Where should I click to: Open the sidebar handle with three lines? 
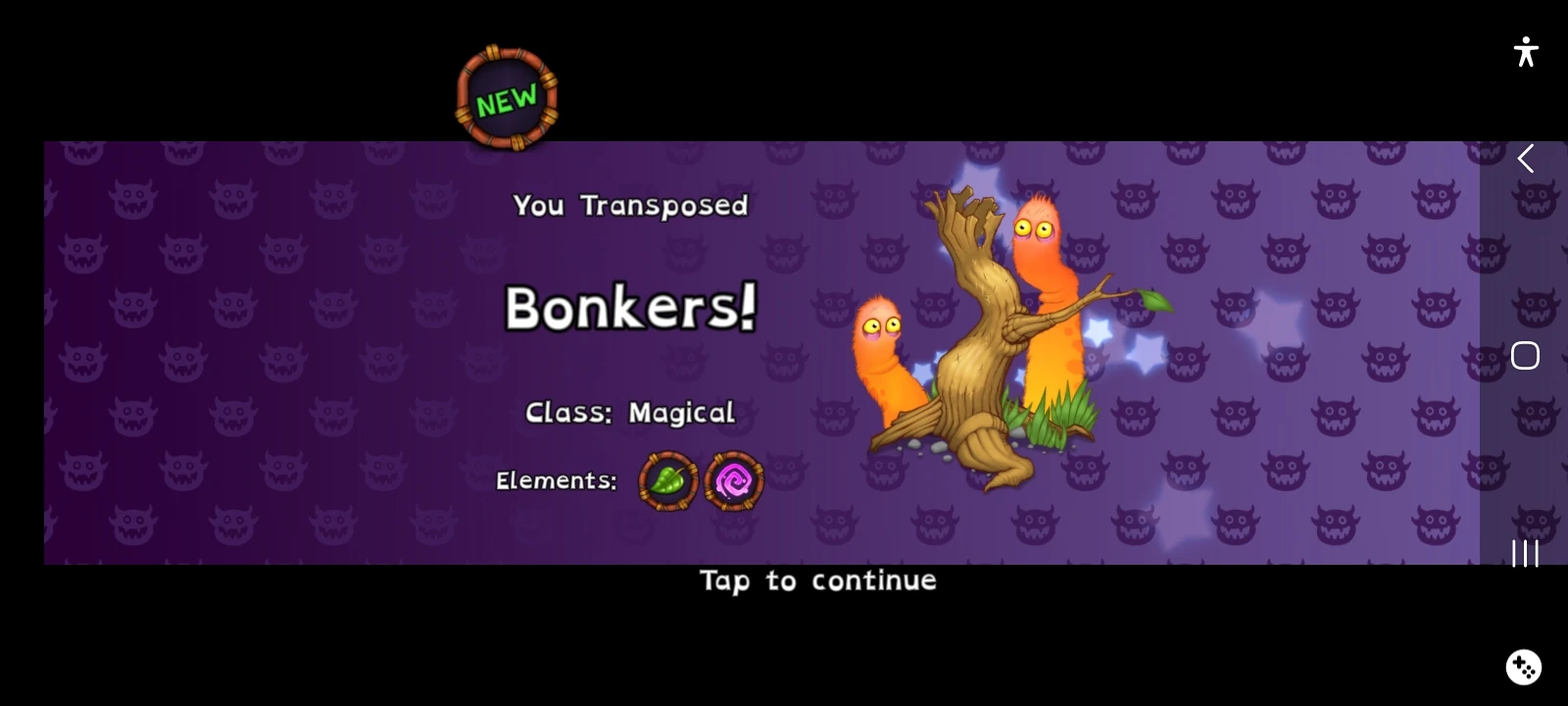[1525, 555]
